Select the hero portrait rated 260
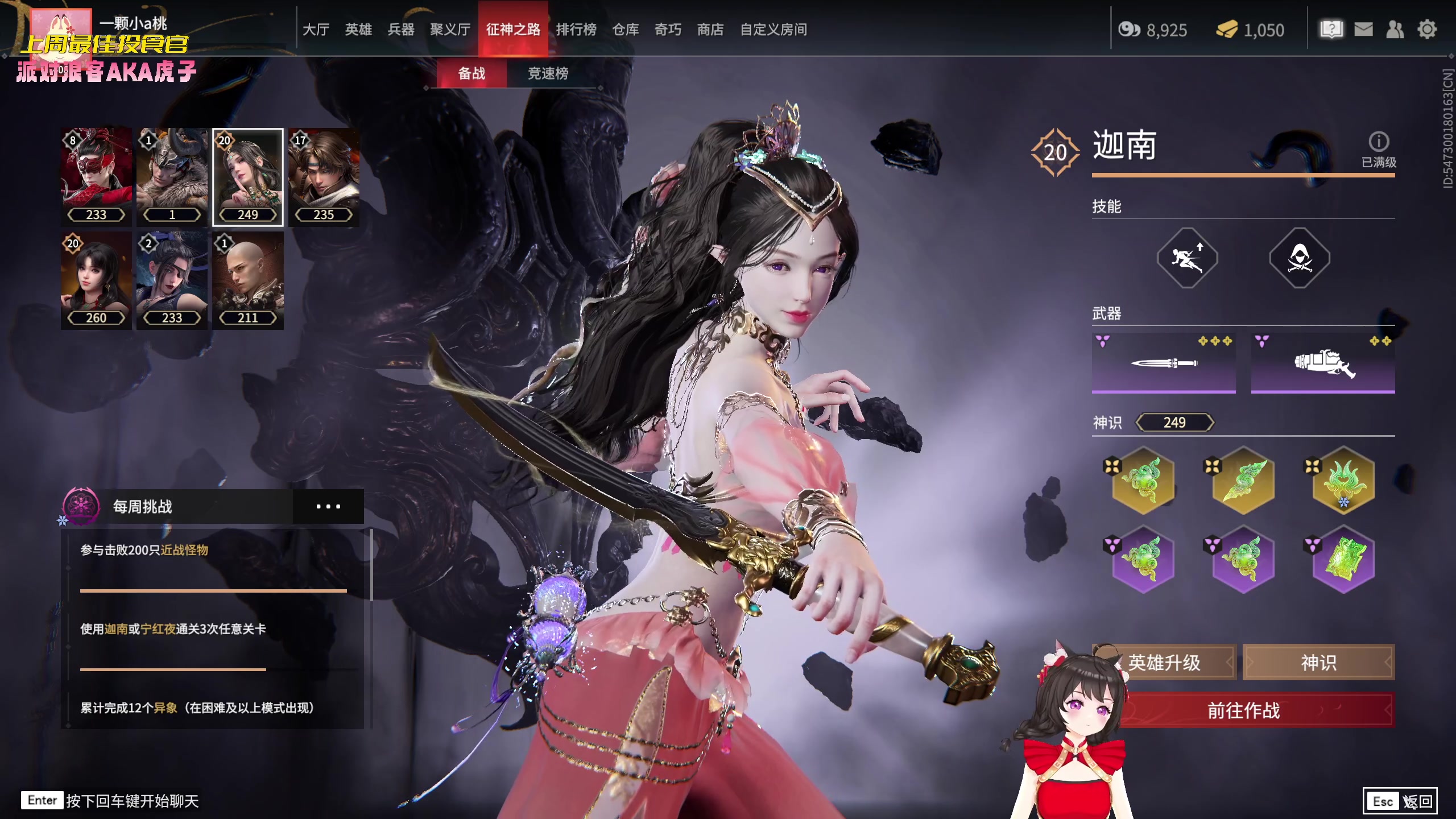 pos(96,280)
